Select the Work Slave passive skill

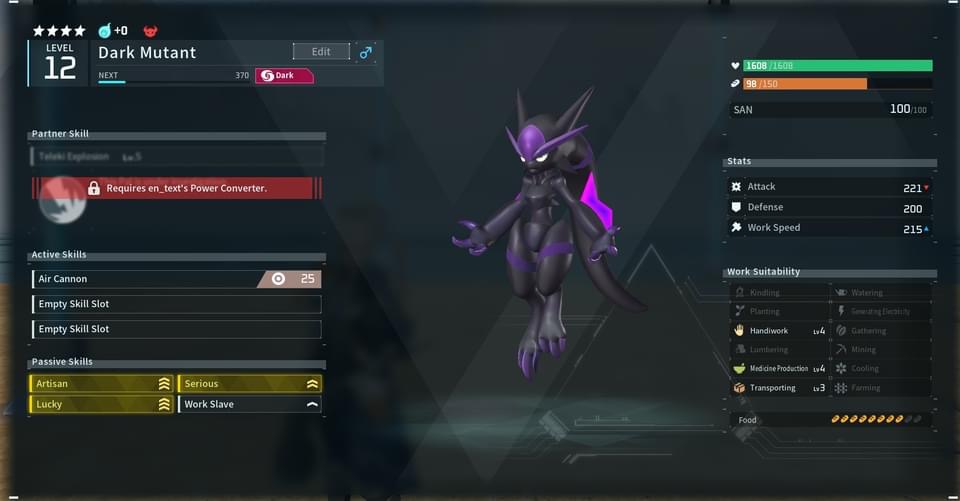249,404
